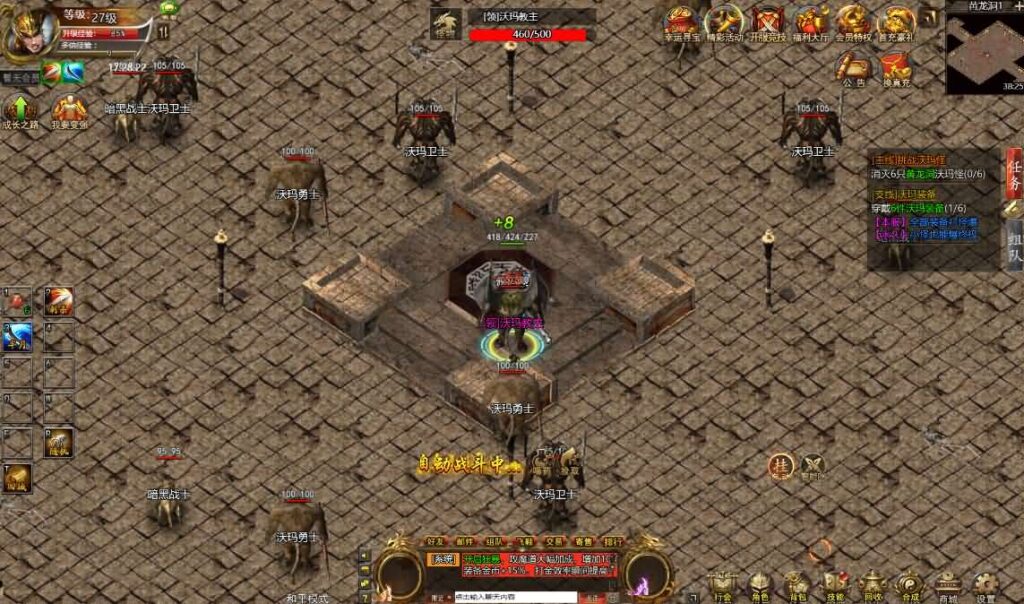Image resolution: width=1024 pixels, height=604 pixels.
Task: Open the 福利大厅 welfare hall
Action: (x=811, y=21)
